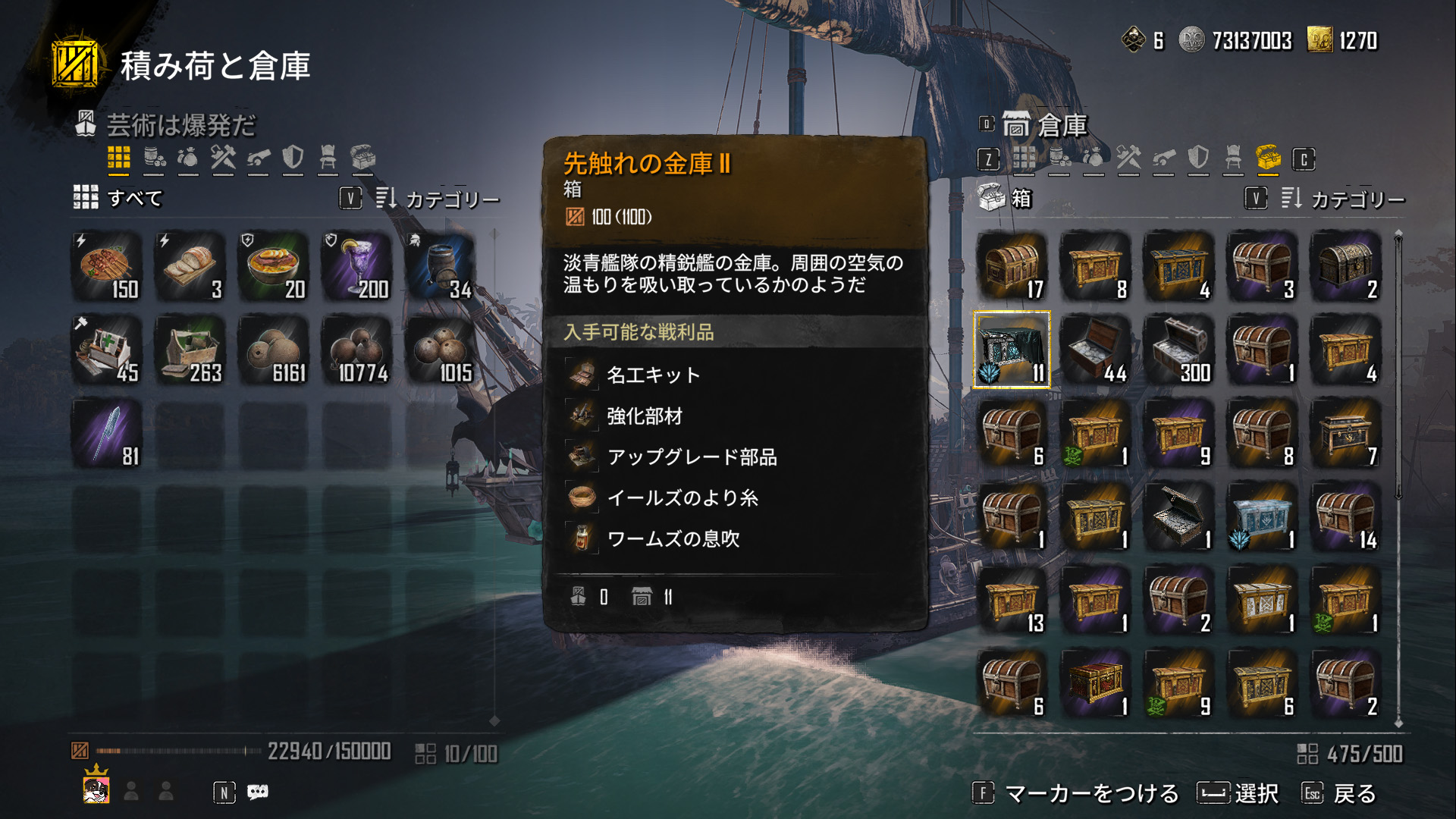The height and width of the screenshot is (819, 1456).
Task: Select the highlighted 先触れの金庫 II chest
Action: coord(1012,350)
